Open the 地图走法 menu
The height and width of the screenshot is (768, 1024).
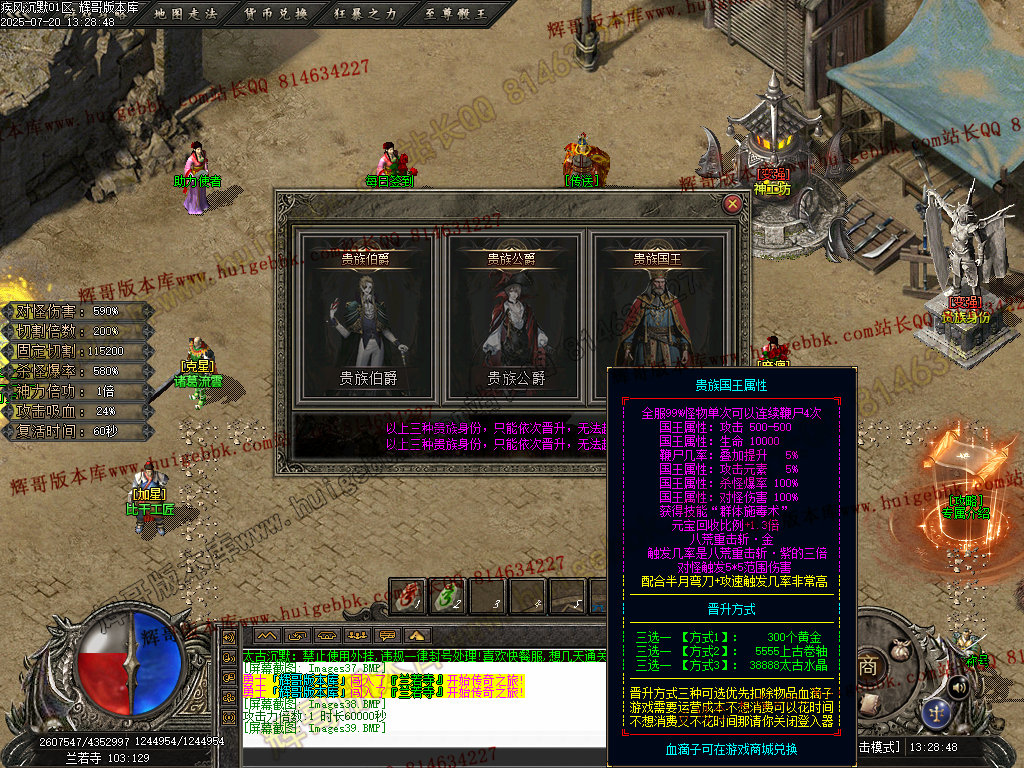point(189,13)
